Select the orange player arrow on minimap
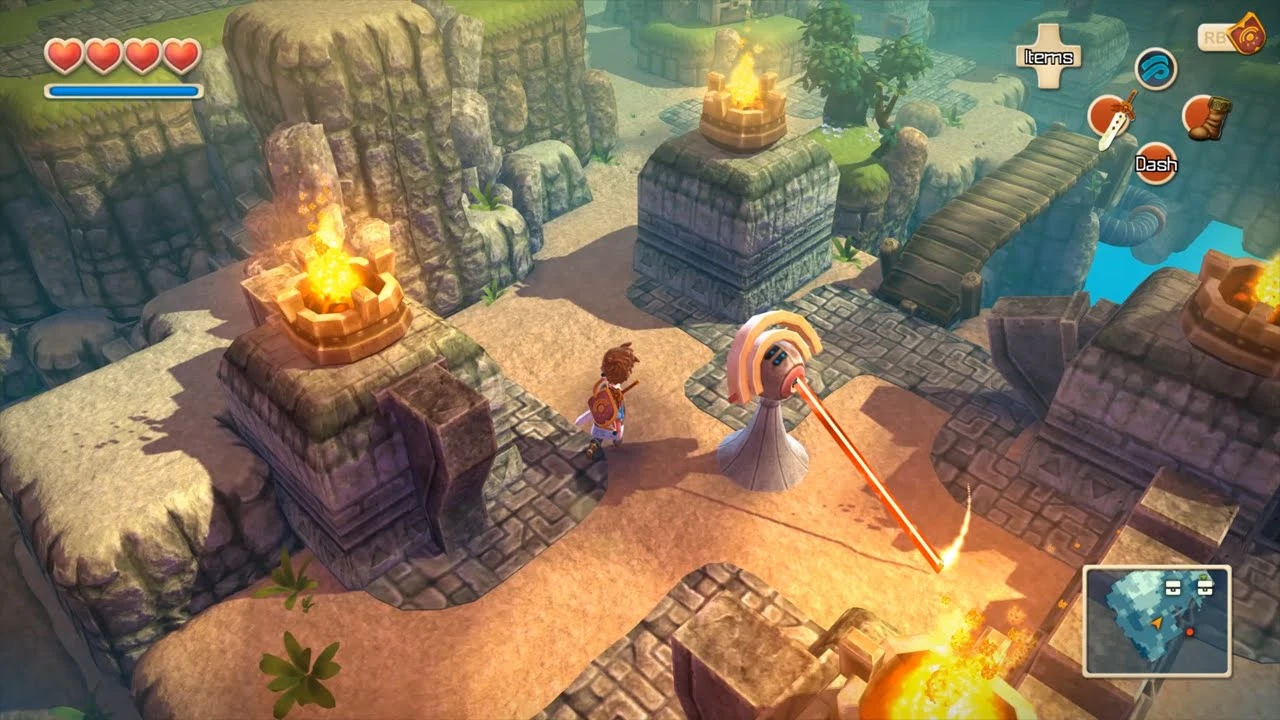This screenshot has width=1280, height=720. click(1157, 623)
